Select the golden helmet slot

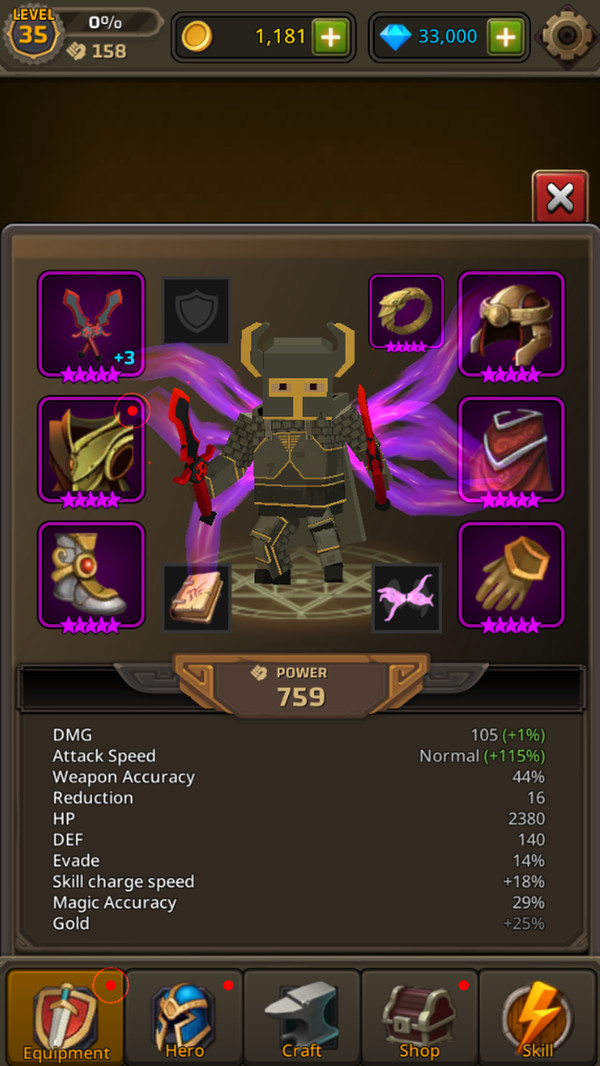511,324
